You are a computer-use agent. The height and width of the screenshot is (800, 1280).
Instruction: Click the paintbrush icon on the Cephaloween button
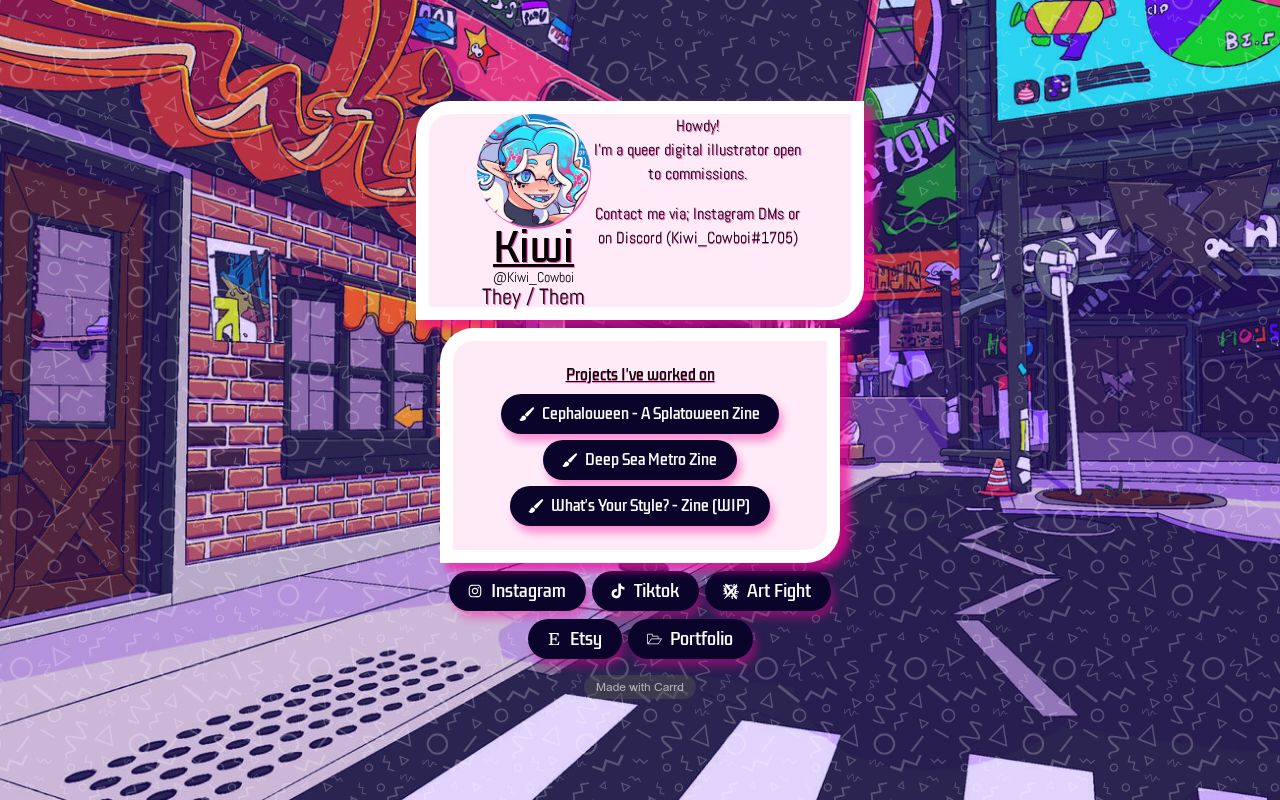tap(527, 414)
